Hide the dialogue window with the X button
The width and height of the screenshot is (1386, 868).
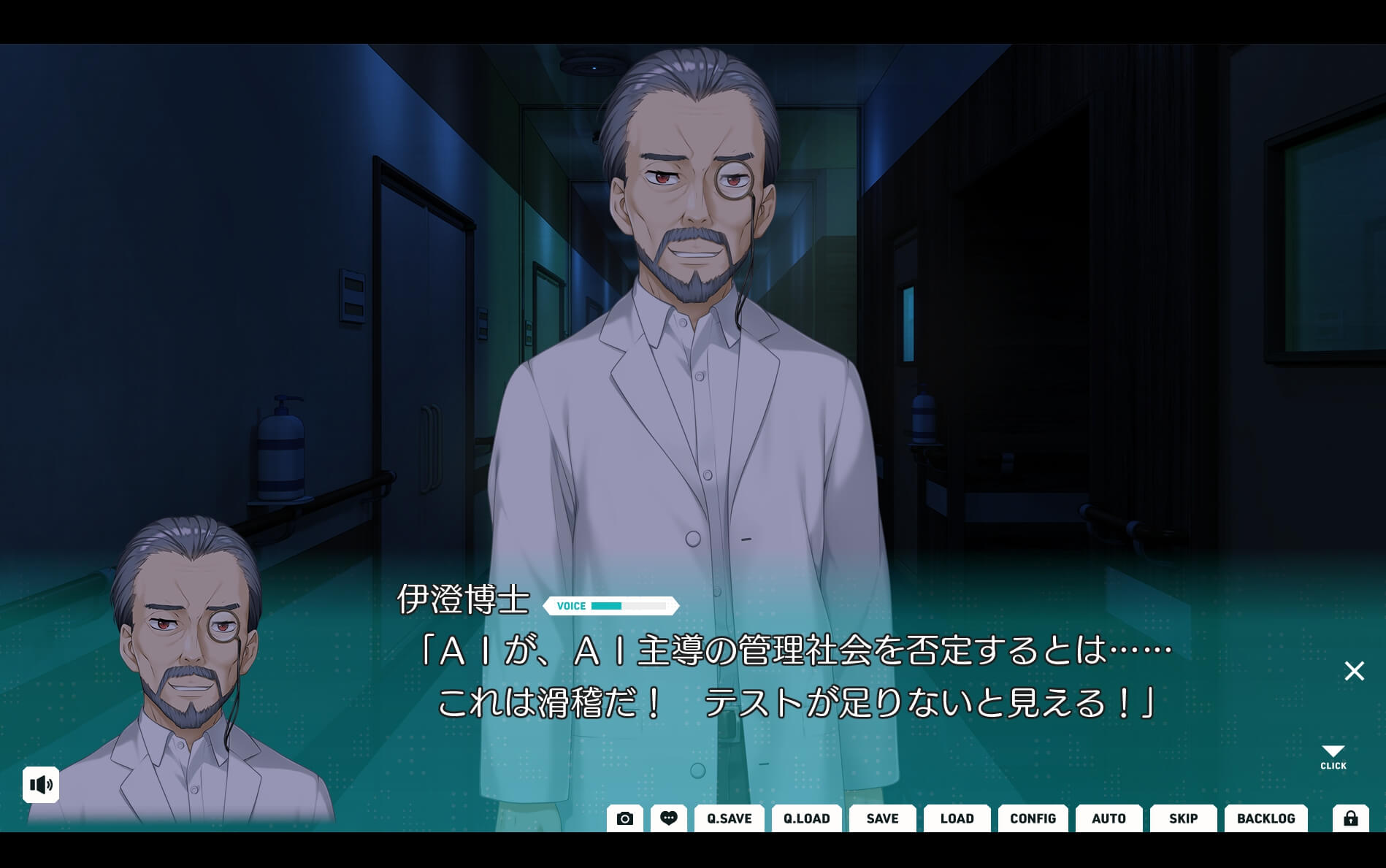tap(1354, 671)
